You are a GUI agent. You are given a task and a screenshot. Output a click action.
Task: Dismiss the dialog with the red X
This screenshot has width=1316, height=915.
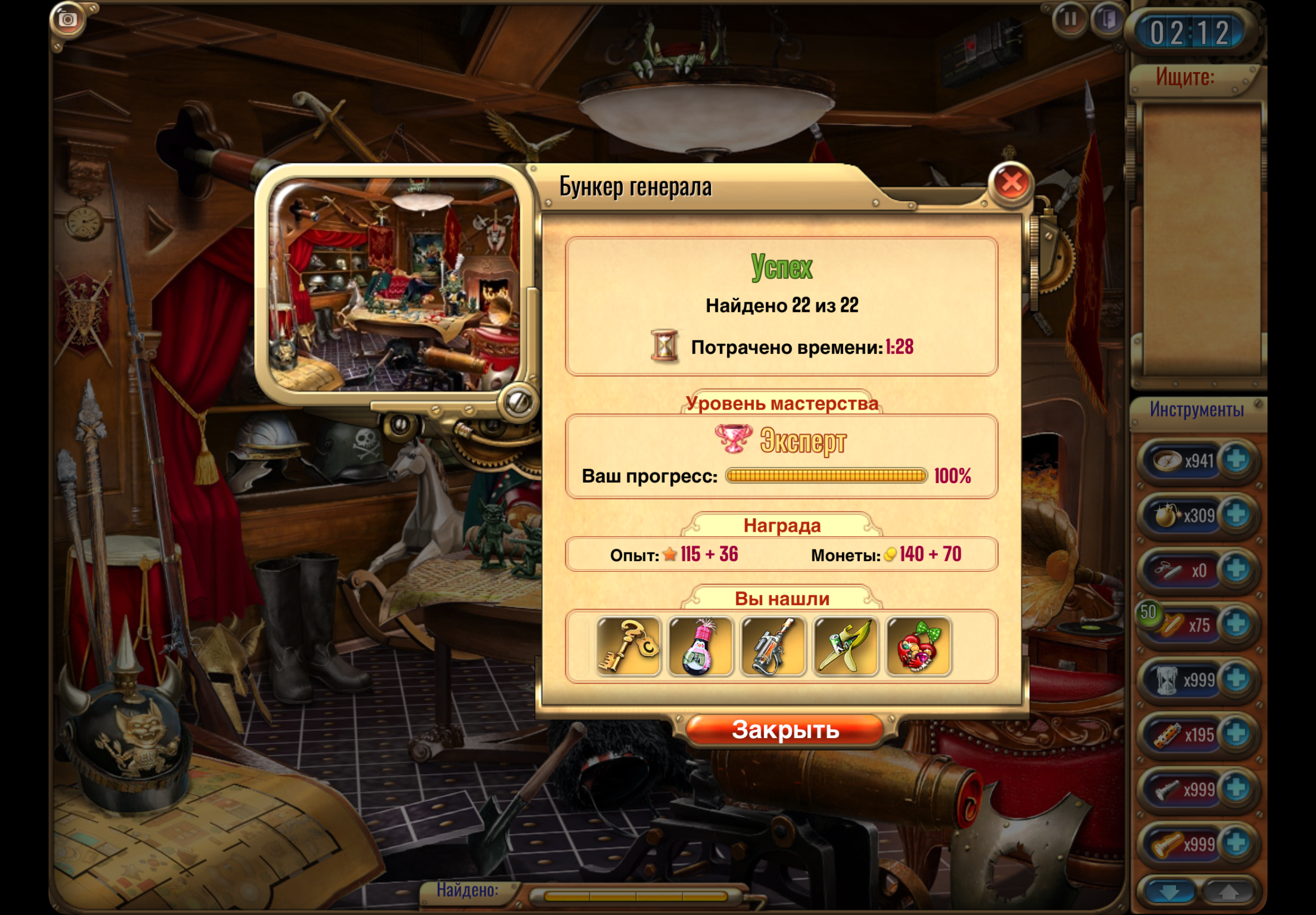(1011, 183)
